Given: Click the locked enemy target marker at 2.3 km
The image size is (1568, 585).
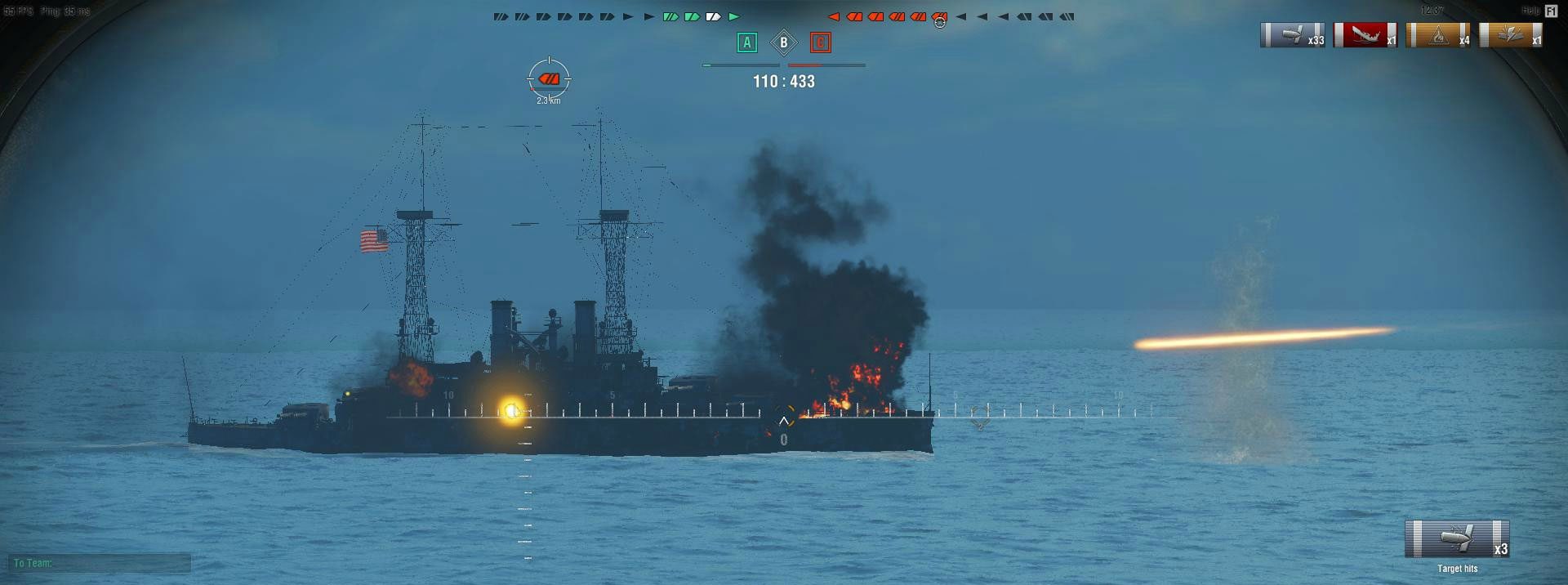Looking at the screenshot, I should [x=549, y=79].
